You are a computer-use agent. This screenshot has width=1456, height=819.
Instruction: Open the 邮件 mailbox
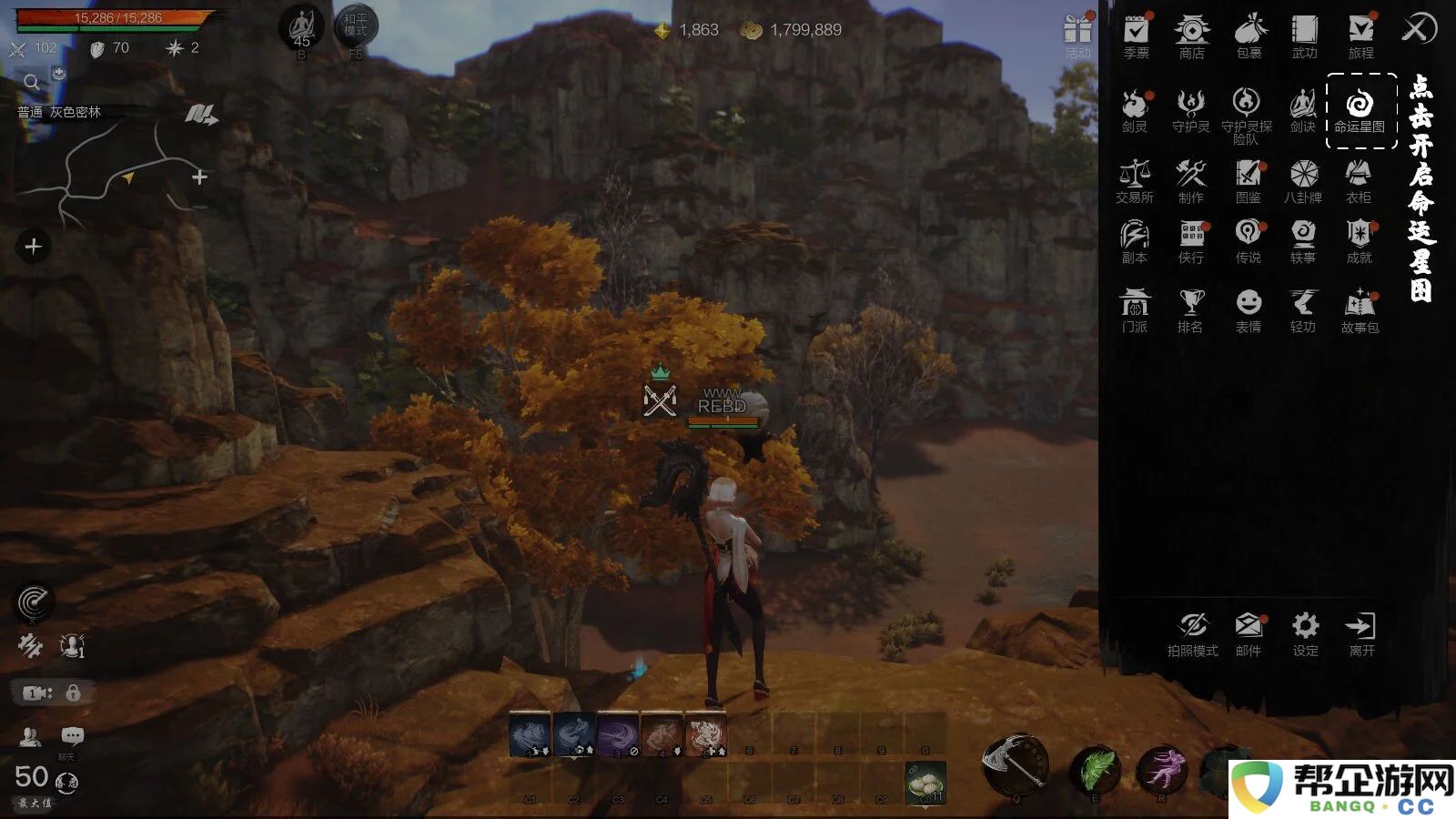coord(1249,632)
